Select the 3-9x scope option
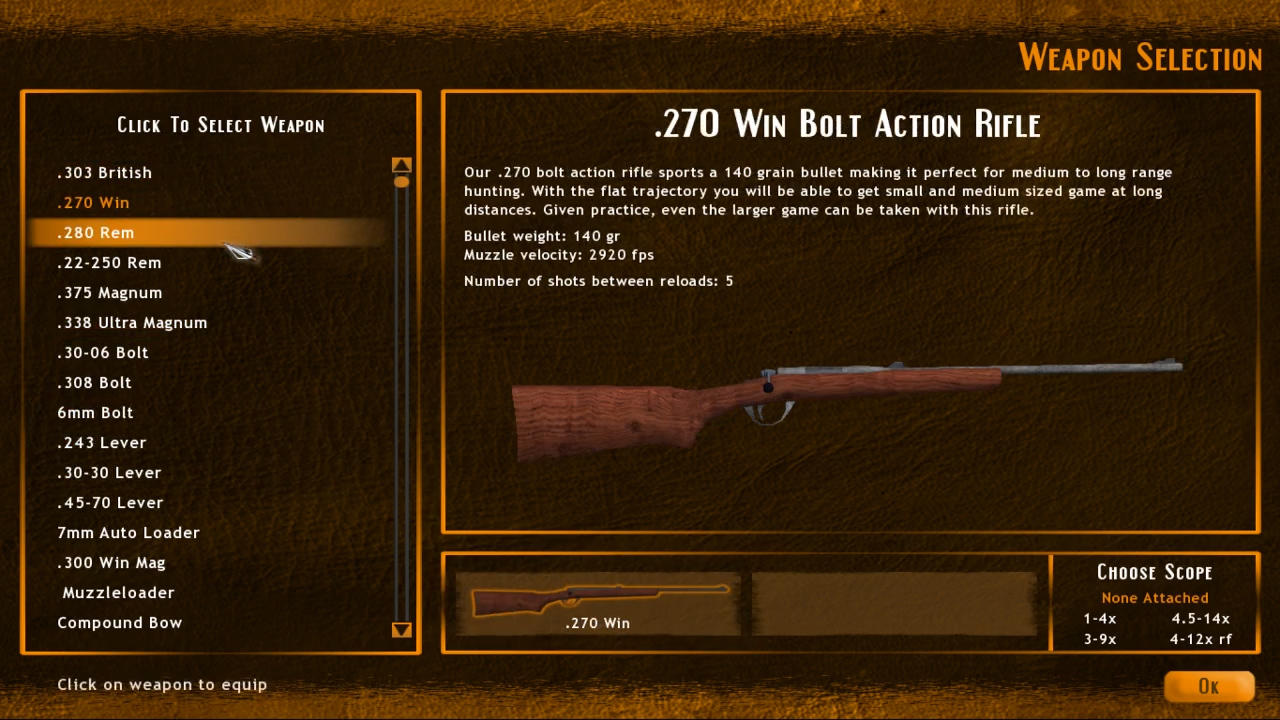1280x720 pixels. (1098, 639)
